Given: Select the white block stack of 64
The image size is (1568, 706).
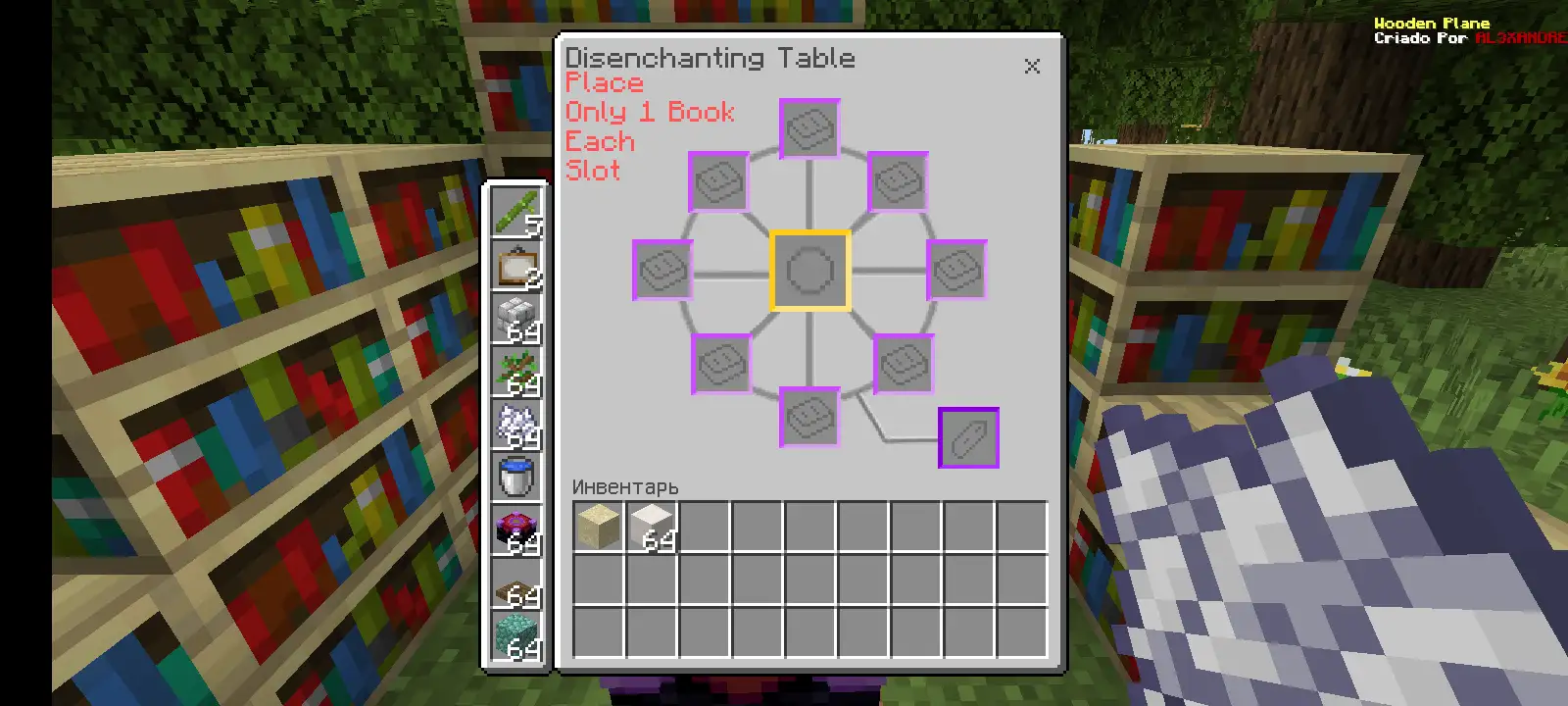Looking at the screenshot, I should click(652, 527).
